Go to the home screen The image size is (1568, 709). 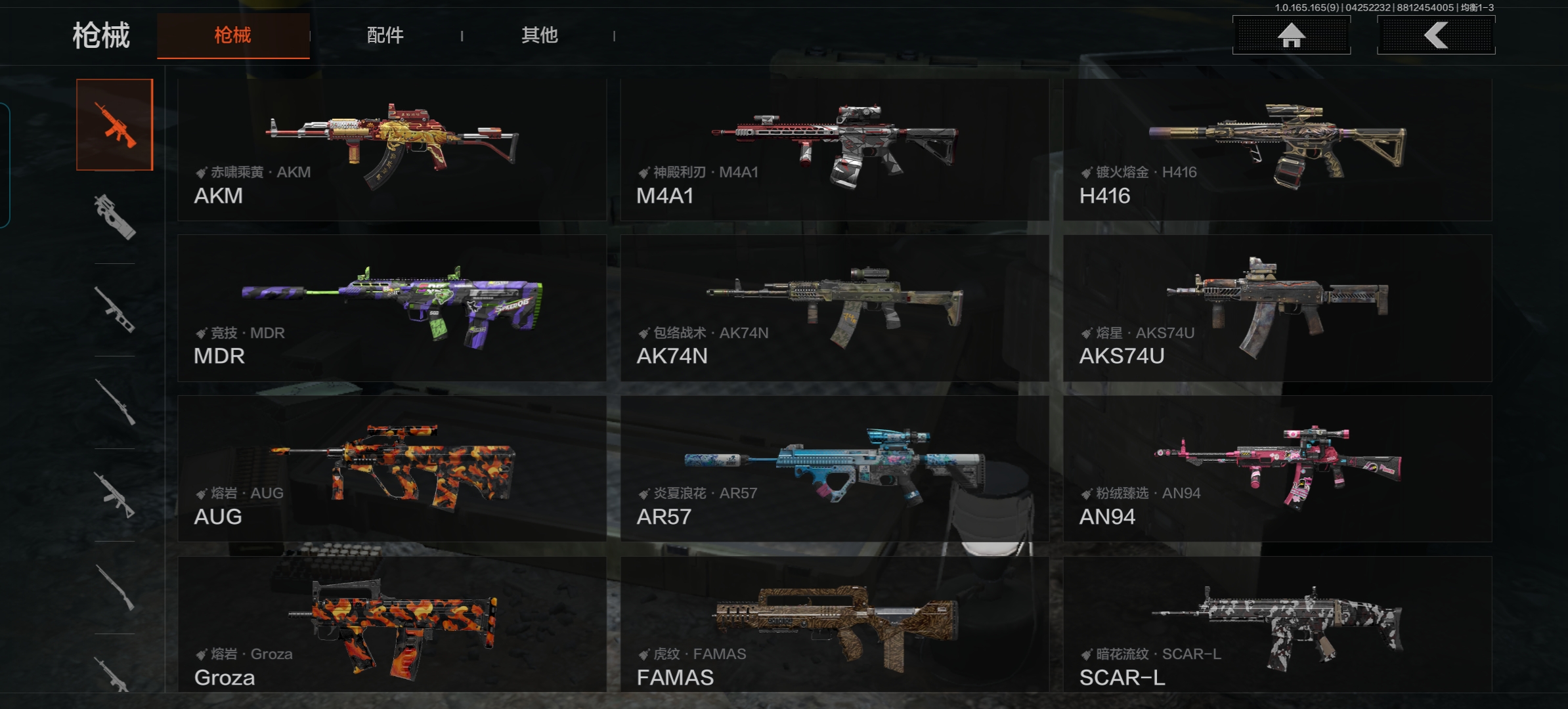pos(1291,35)
